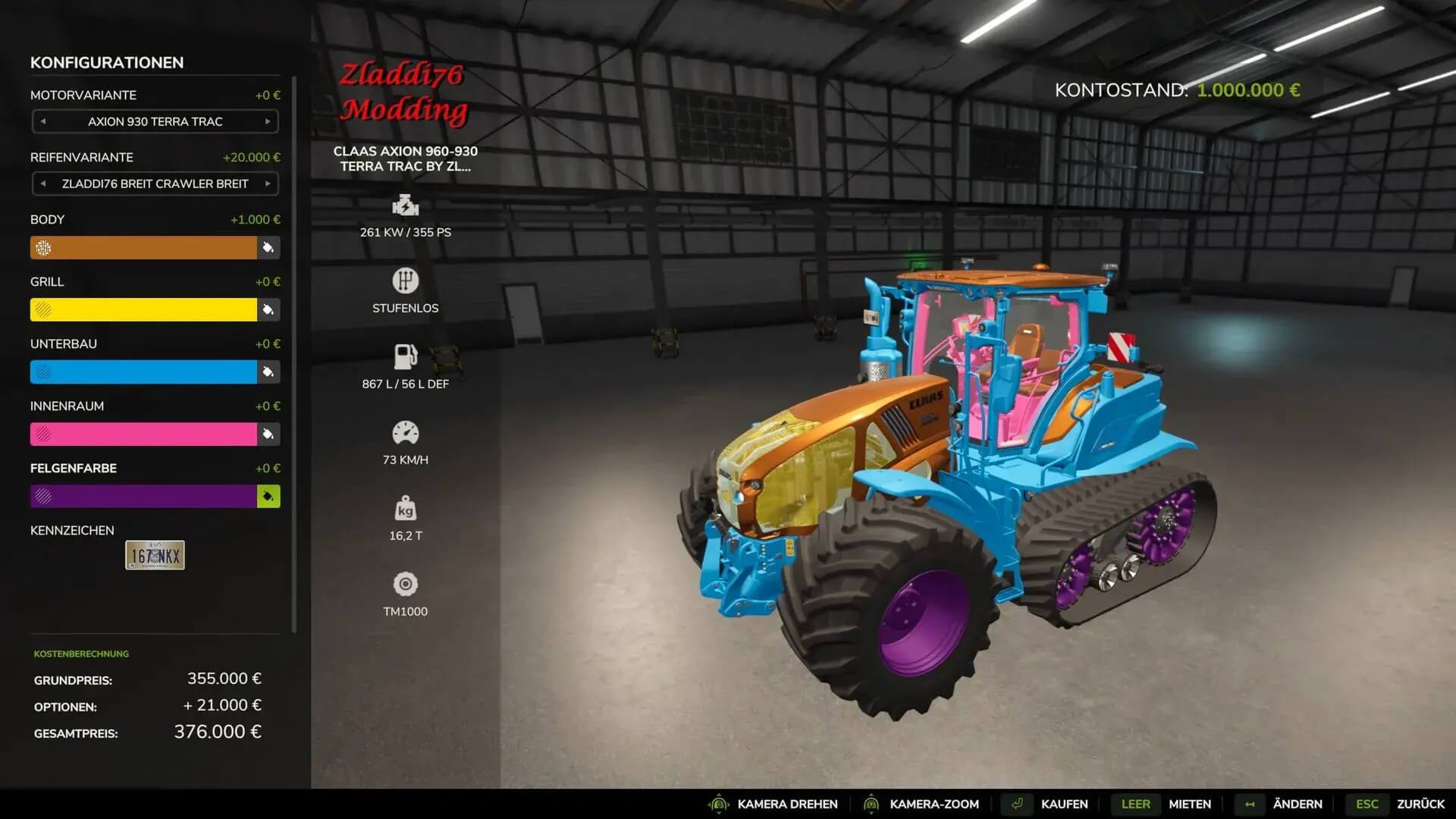
Task: Click the previous arrow on AXION 930 TERRA TRAC
Action: (x=42, y=121)
